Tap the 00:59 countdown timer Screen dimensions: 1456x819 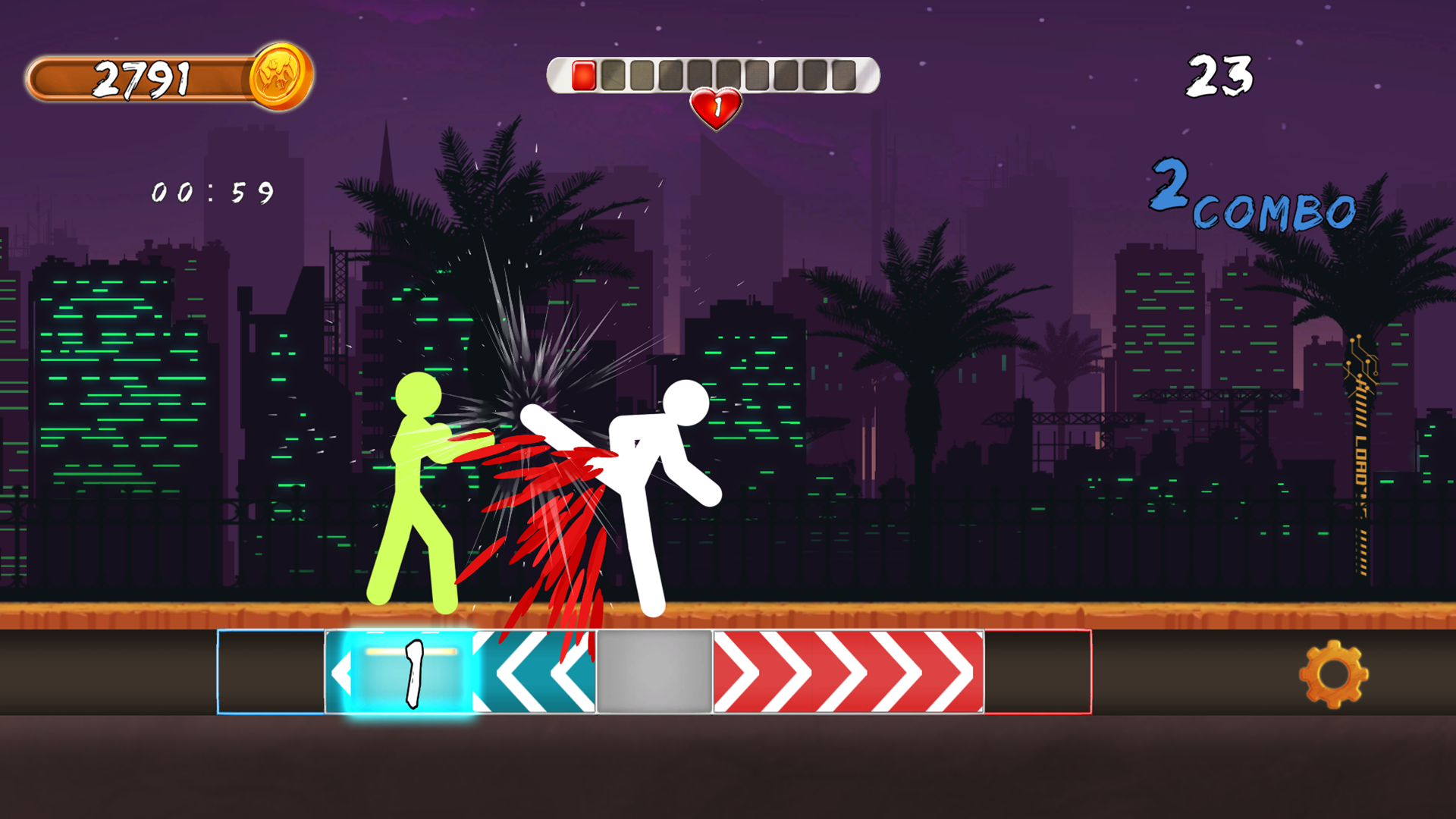211,193
